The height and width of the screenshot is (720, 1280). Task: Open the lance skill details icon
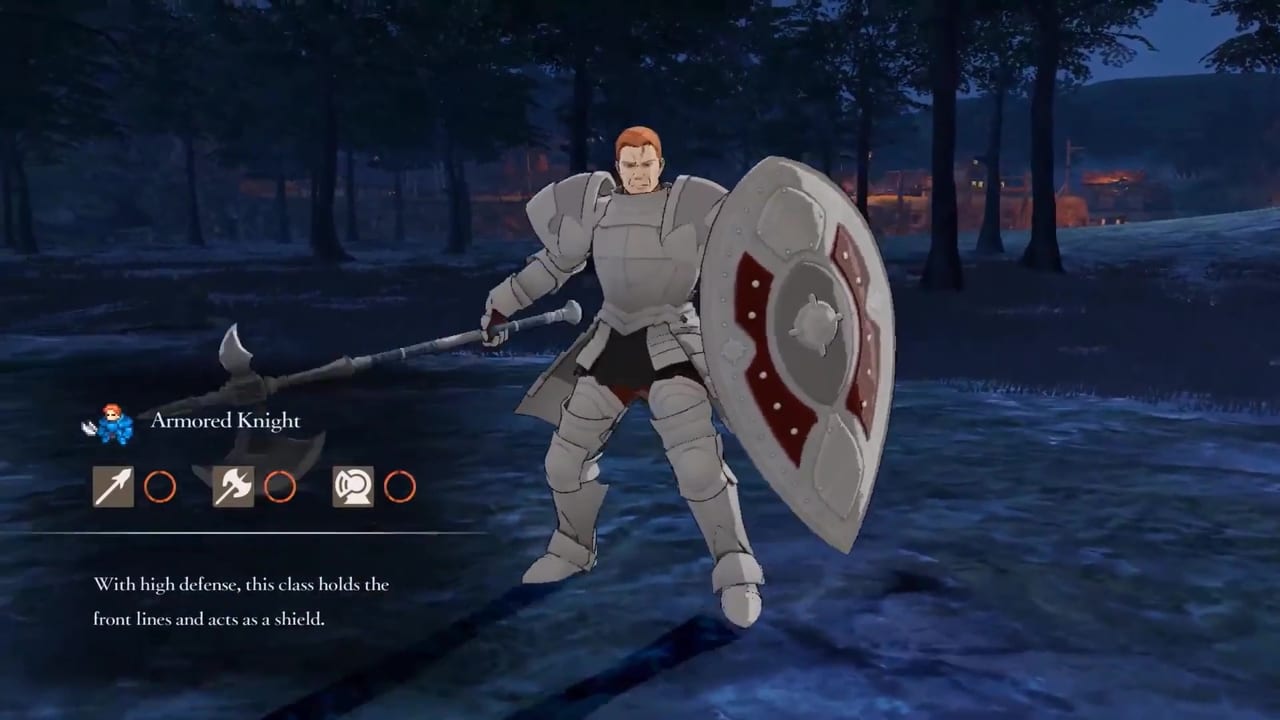pyautogui.click(x=113, y=487)
